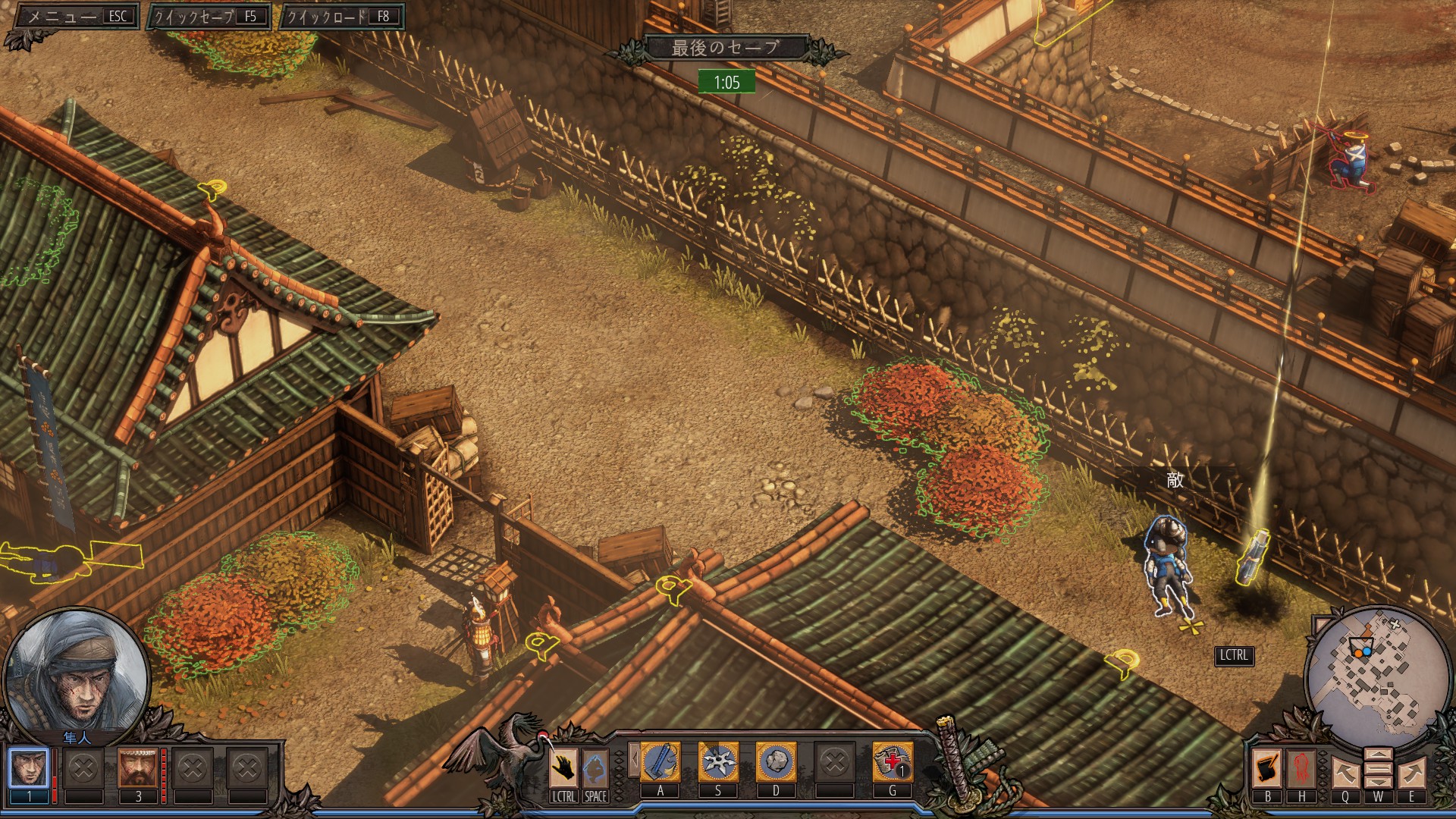The width and height of the screenshot is (1456, 819).
Task: Open the mission log scroll icon
Action: [x=1267, y=768]
